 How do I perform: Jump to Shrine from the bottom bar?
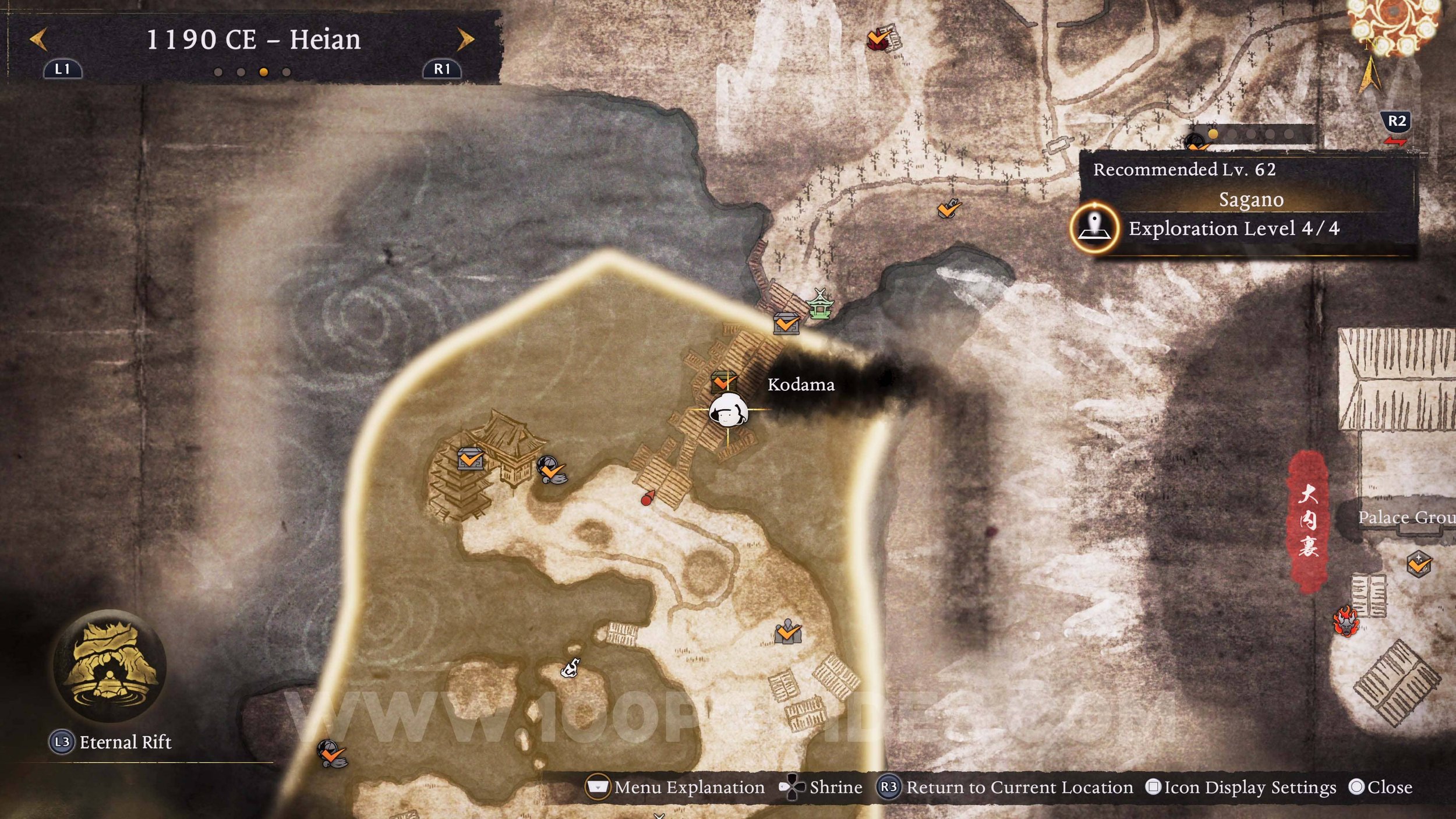821,788
